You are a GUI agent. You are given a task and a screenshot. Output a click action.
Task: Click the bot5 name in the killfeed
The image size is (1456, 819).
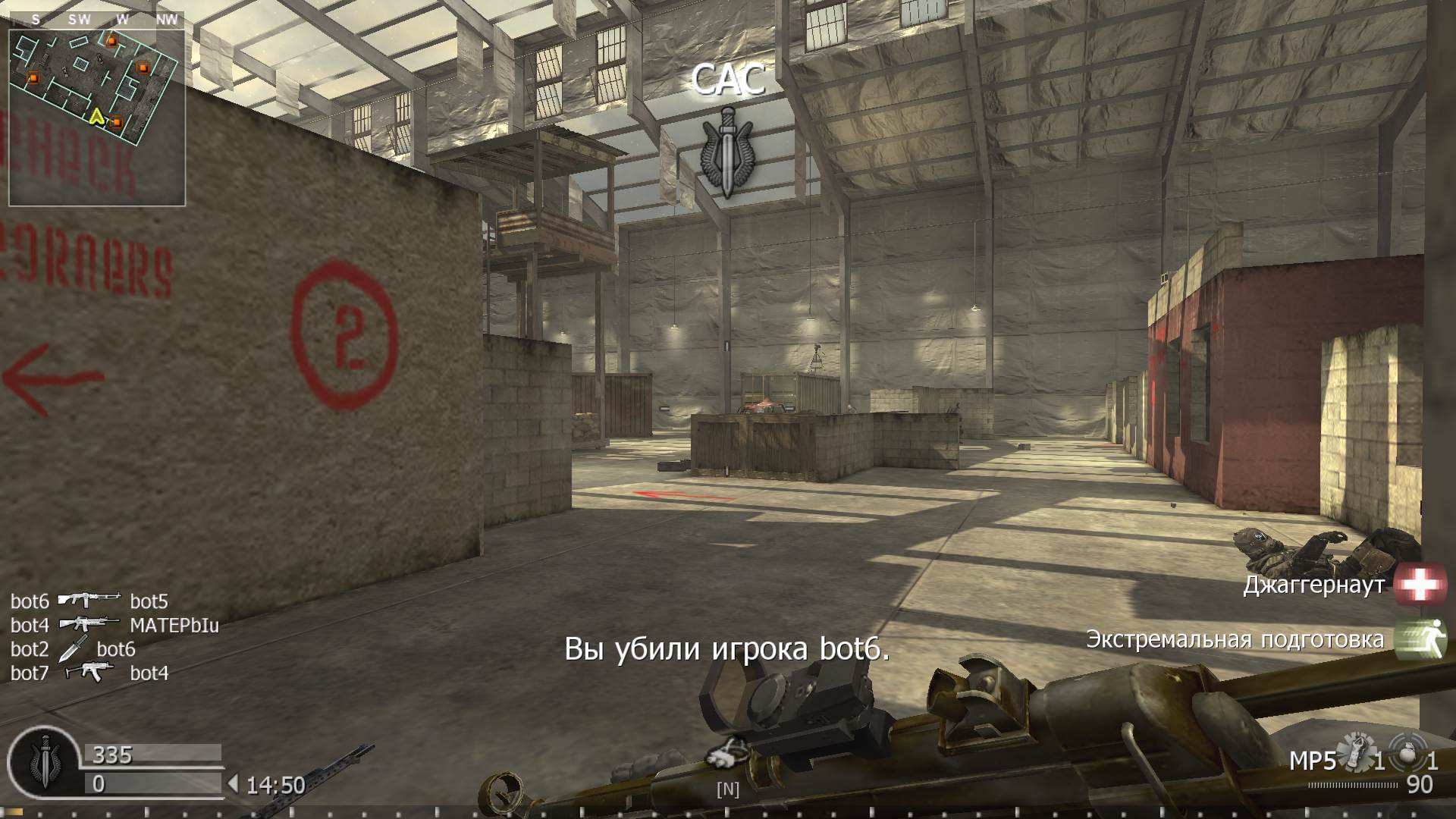point(149,601)
